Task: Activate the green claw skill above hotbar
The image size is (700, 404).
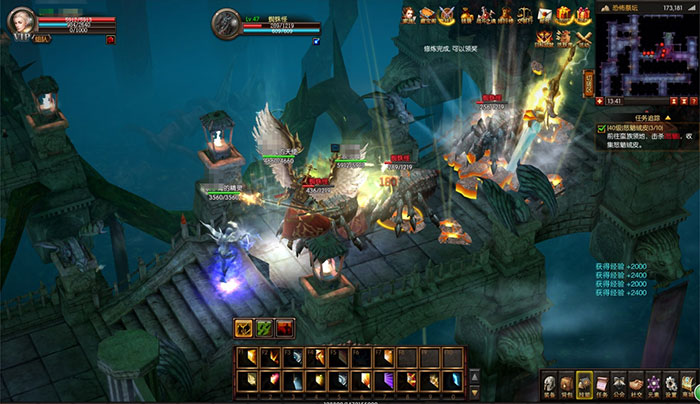Action: coord(264,328)
